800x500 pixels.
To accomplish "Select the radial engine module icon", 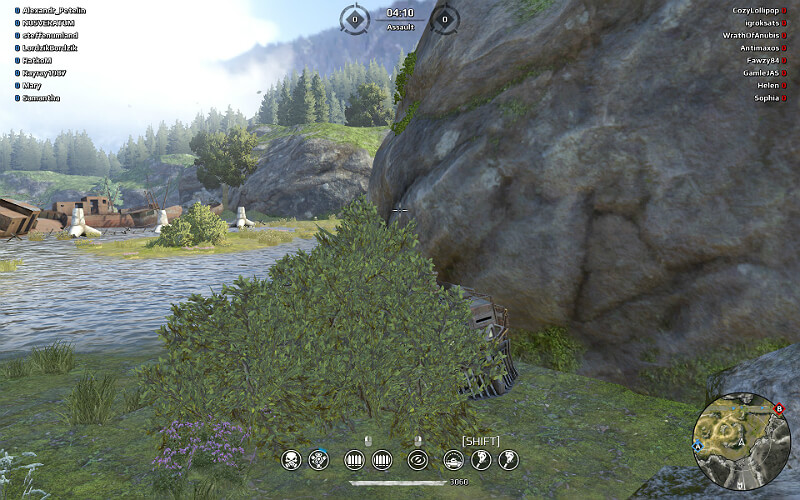I will [319, 460].
